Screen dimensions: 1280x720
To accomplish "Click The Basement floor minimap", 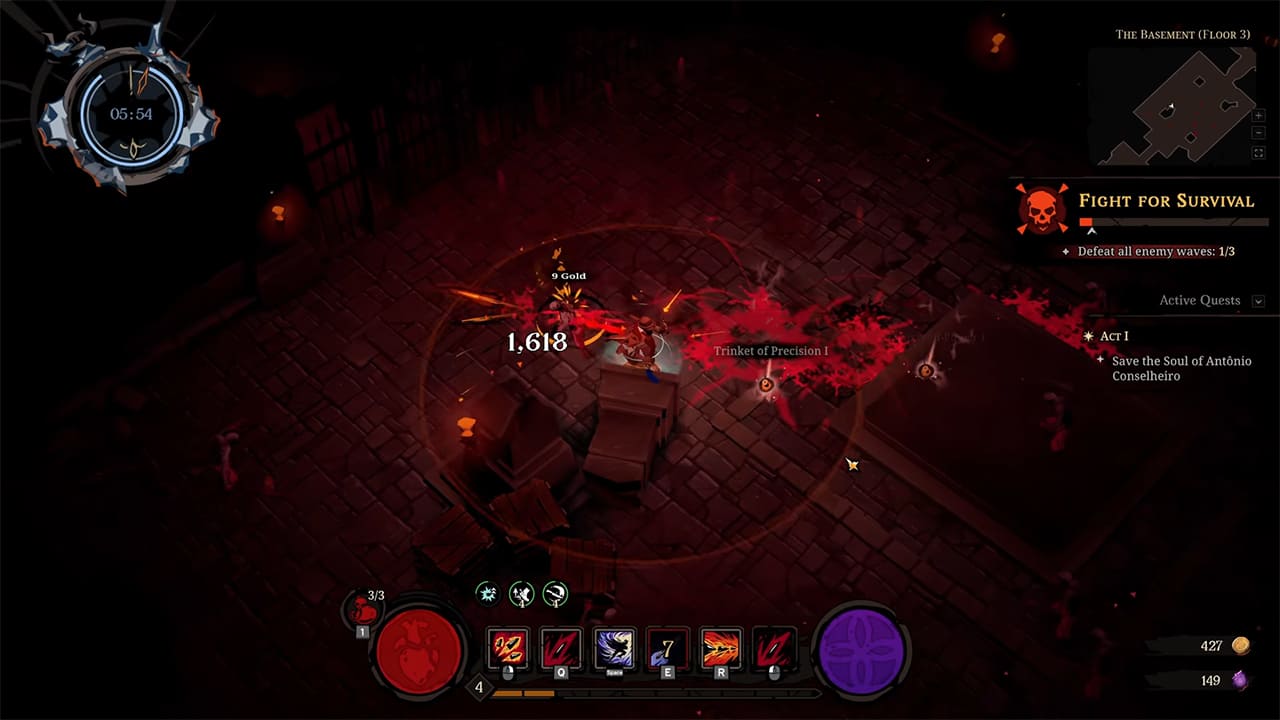I will coord(1171,106).
